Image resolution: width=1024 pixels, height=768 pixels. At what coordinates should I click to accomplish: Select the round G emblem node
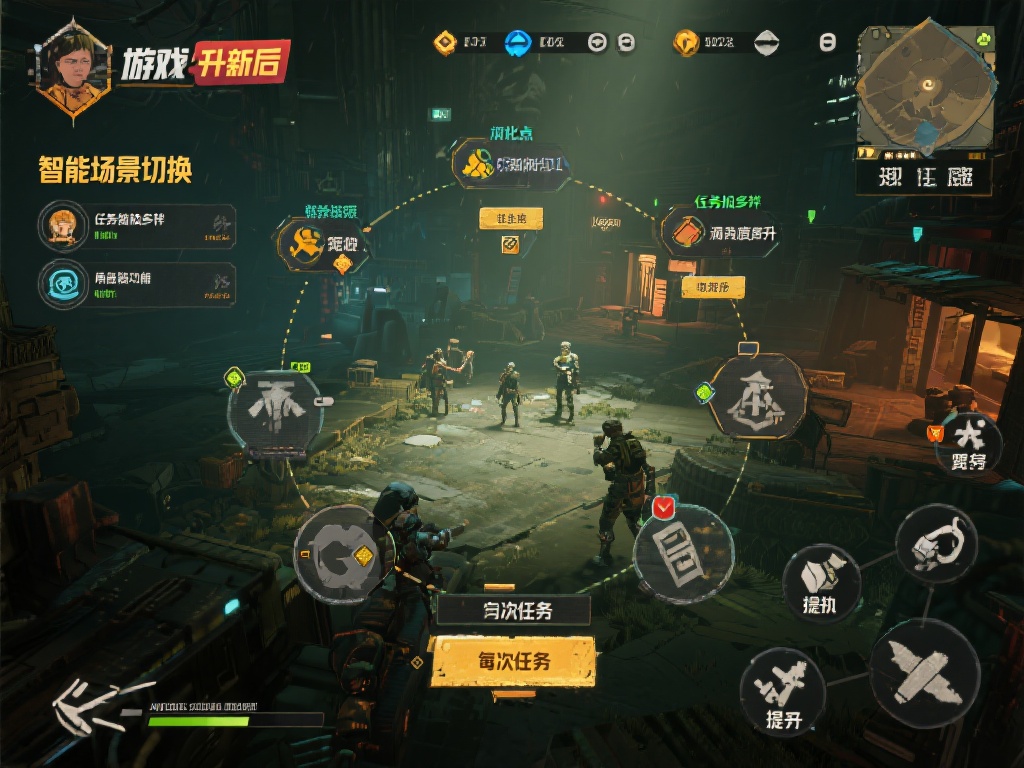pos(338,553)
